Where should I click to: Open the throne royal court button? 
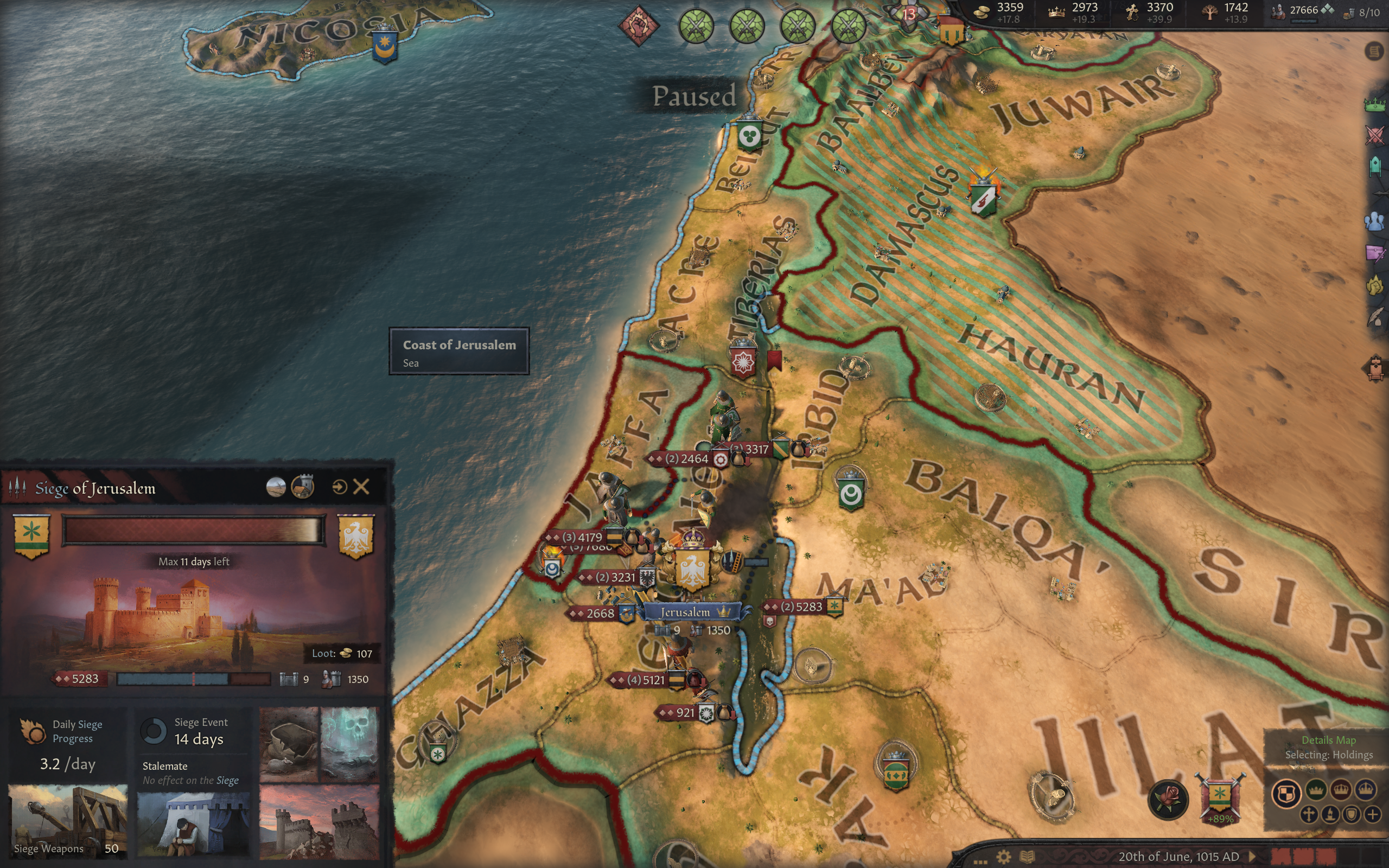point(1375,368)
